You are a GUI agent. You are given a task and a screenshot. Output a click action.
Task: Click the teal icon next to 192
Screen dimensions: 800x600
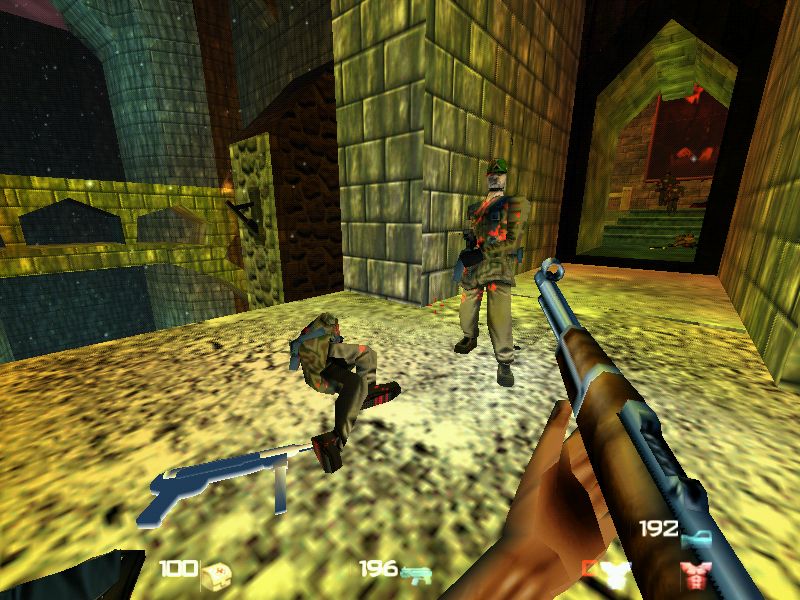tap(696, 537)
